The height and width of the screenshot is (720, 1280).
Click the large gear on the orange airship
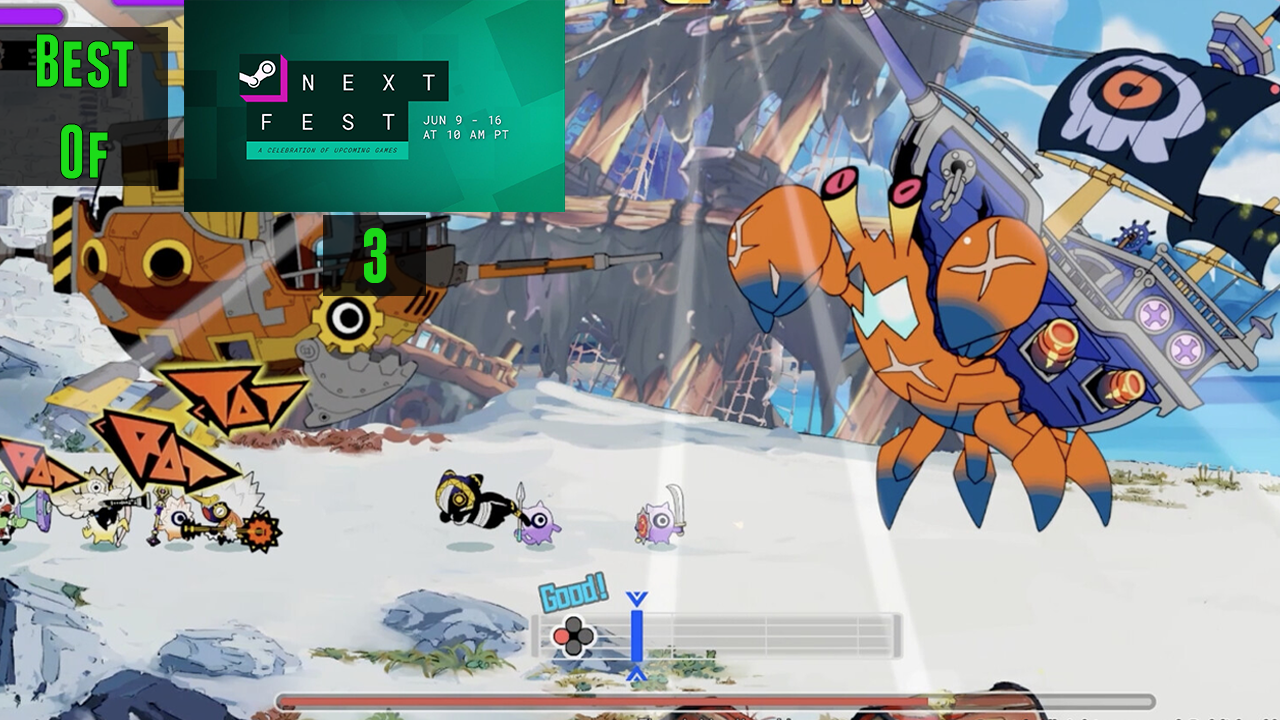[347, 321]
